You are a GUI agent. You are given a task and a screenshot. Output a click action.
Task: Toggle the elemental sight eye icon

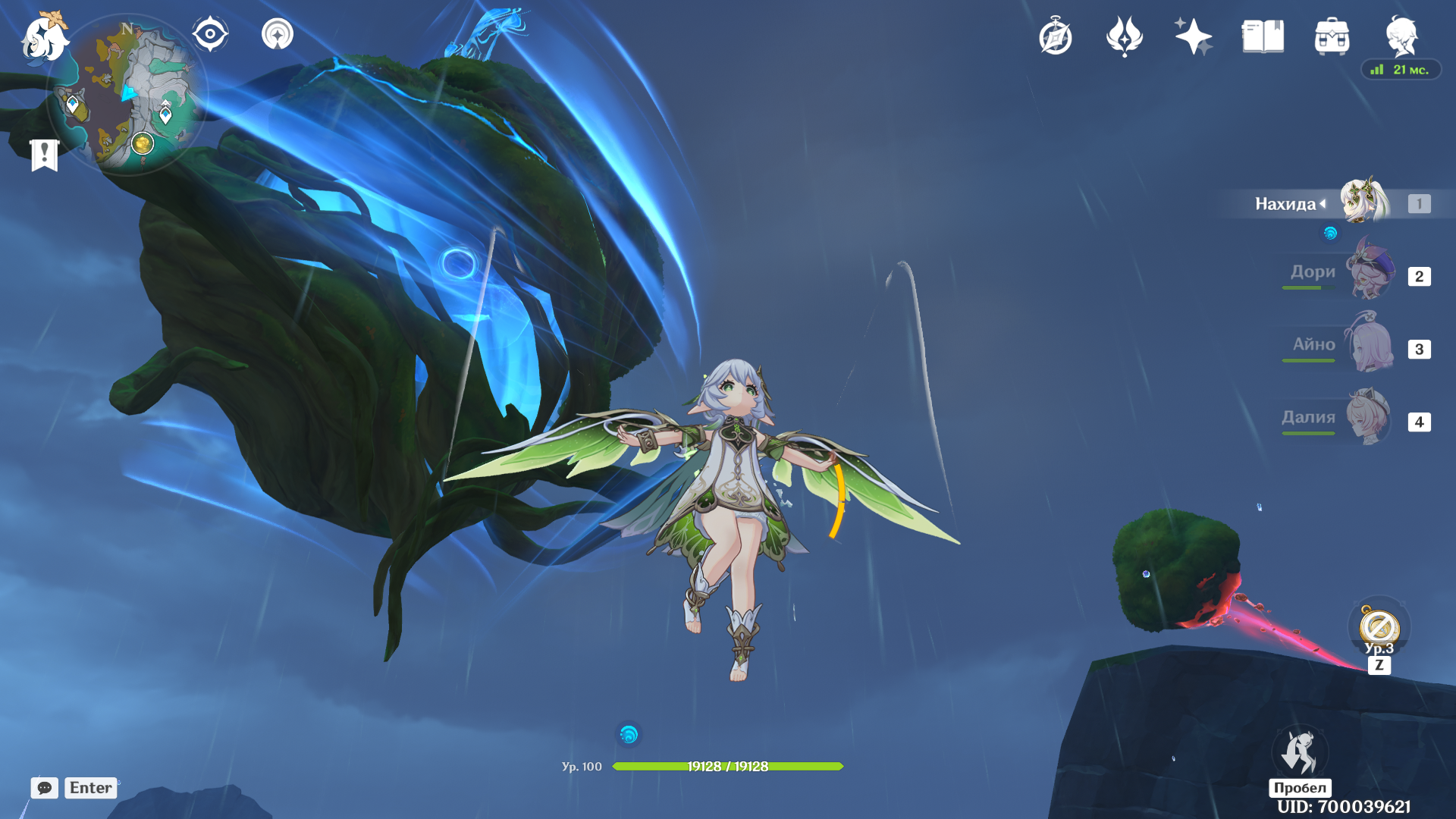click(210, 34)
